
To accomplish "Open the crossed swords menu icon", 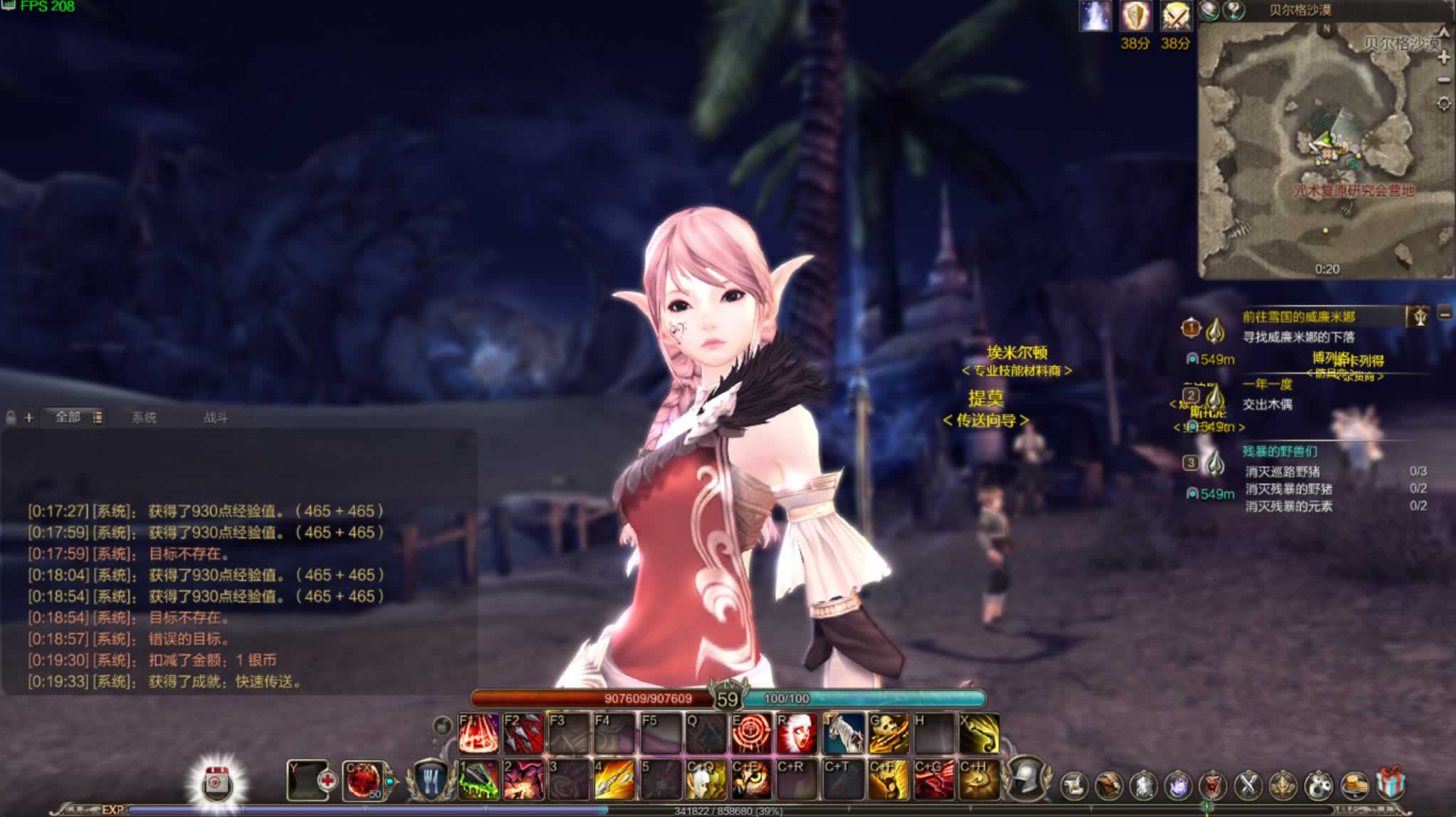I will coord(1248,785).
